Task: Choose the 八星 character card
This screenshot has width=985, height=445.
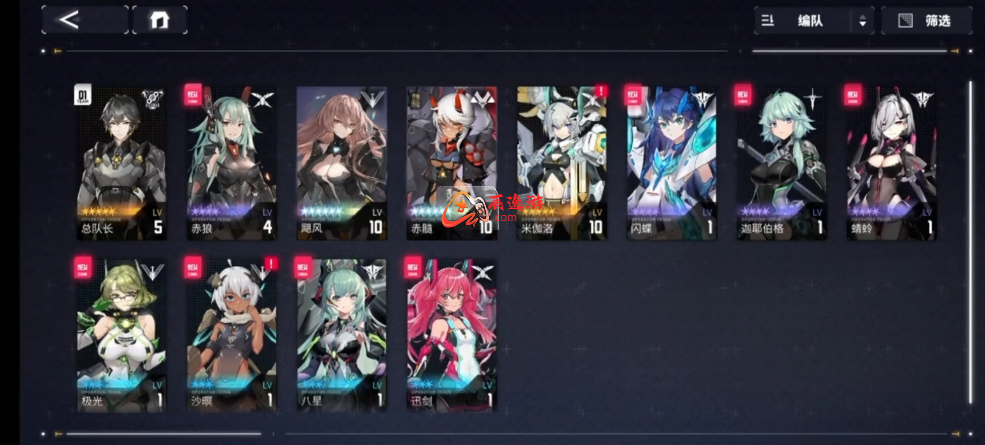Action: coord(341,334)
